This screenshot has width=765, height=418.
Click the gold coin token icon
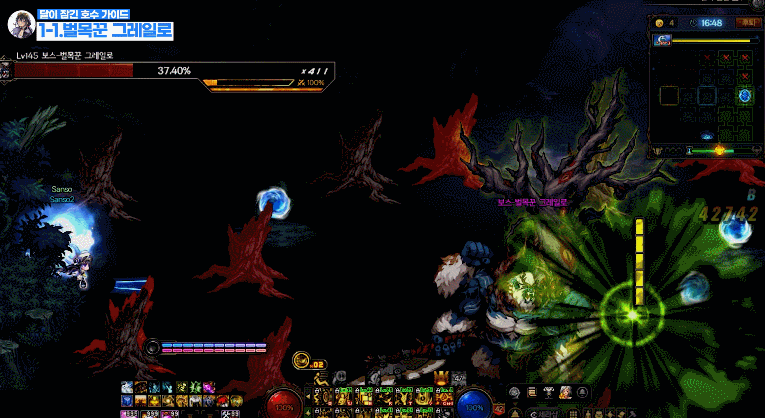coord(659,23)
